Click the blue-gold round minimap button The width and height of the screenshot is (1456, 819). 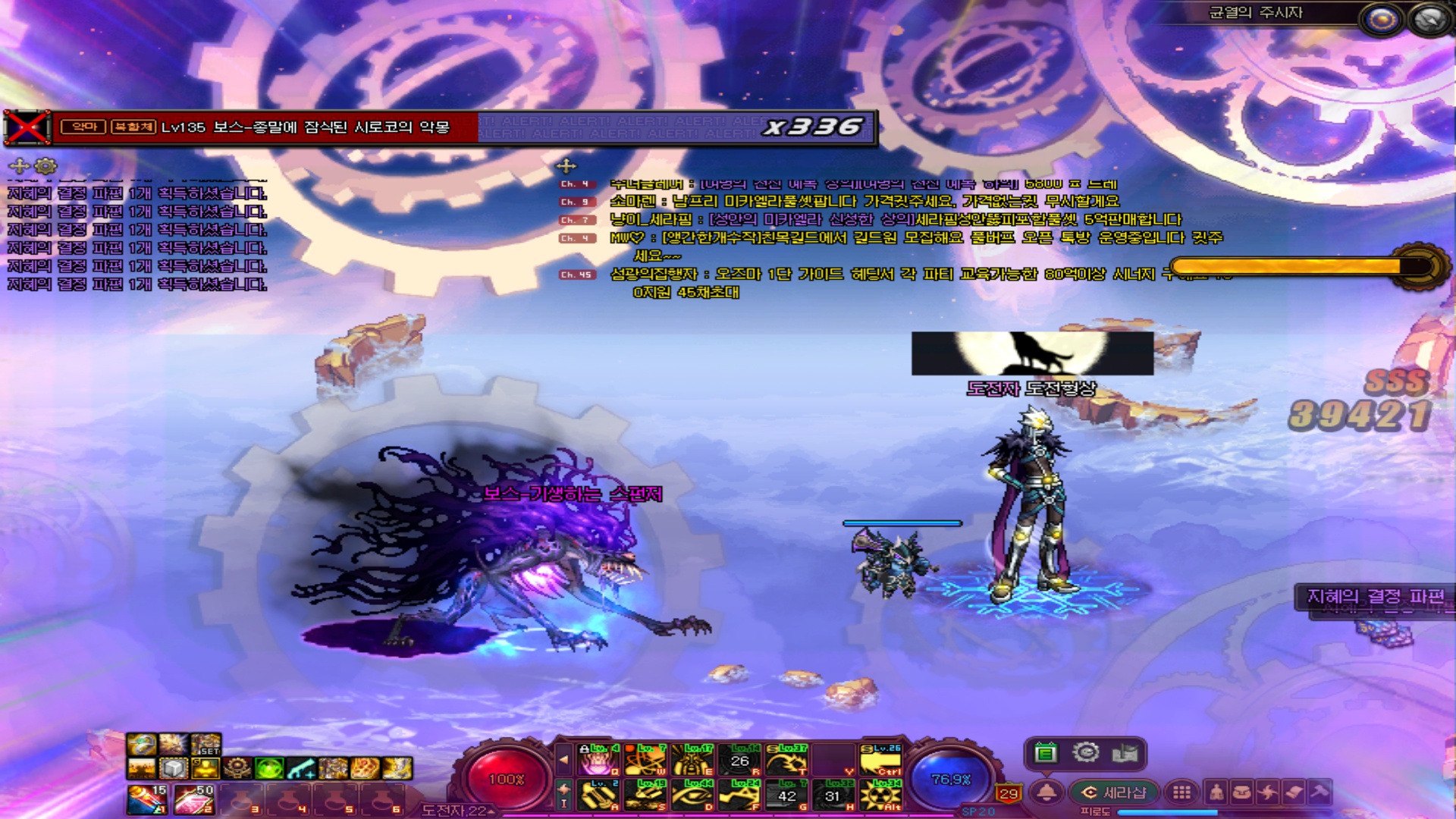(1381, 19)
